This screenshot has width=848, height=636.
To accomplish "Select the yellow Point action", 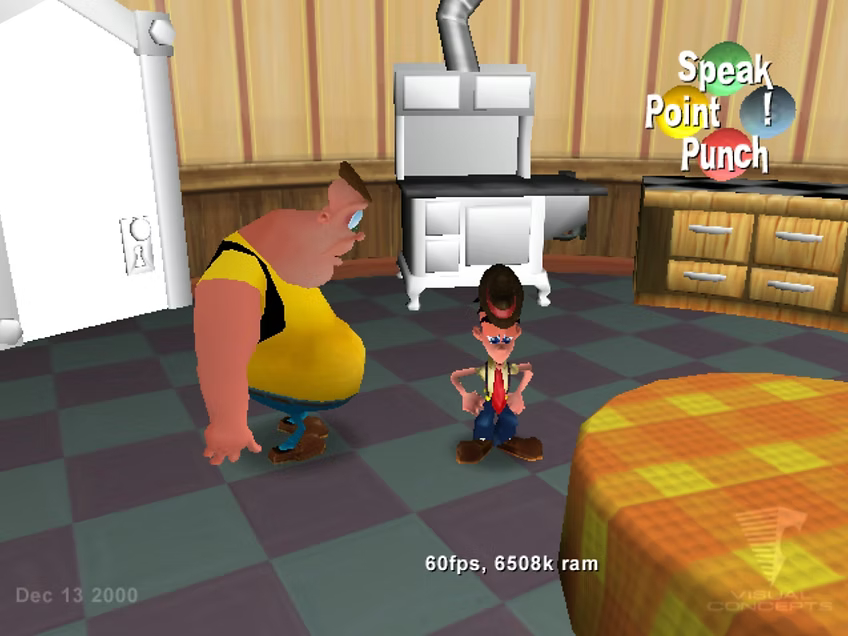I will point(683,112).
